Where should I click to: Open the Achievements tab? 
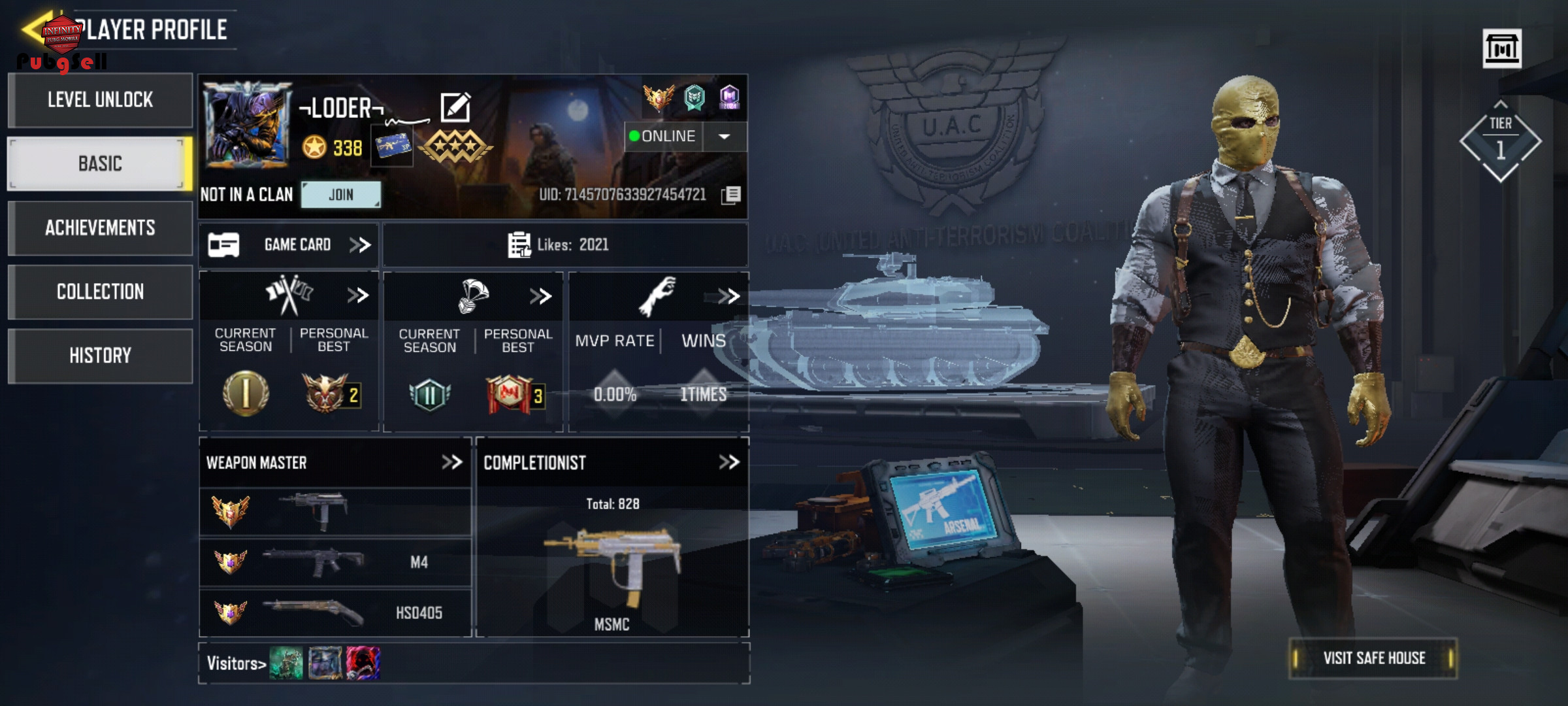(x=100, y=227)
